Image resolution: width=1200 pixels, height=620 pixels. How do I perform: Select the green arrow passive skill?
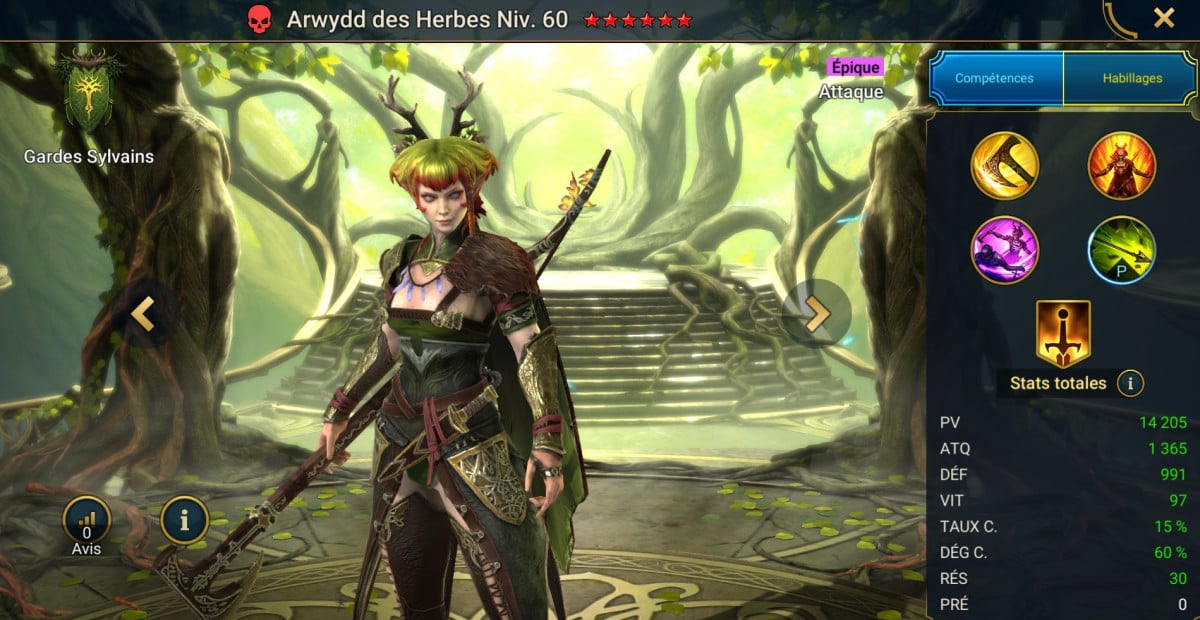1121,250
